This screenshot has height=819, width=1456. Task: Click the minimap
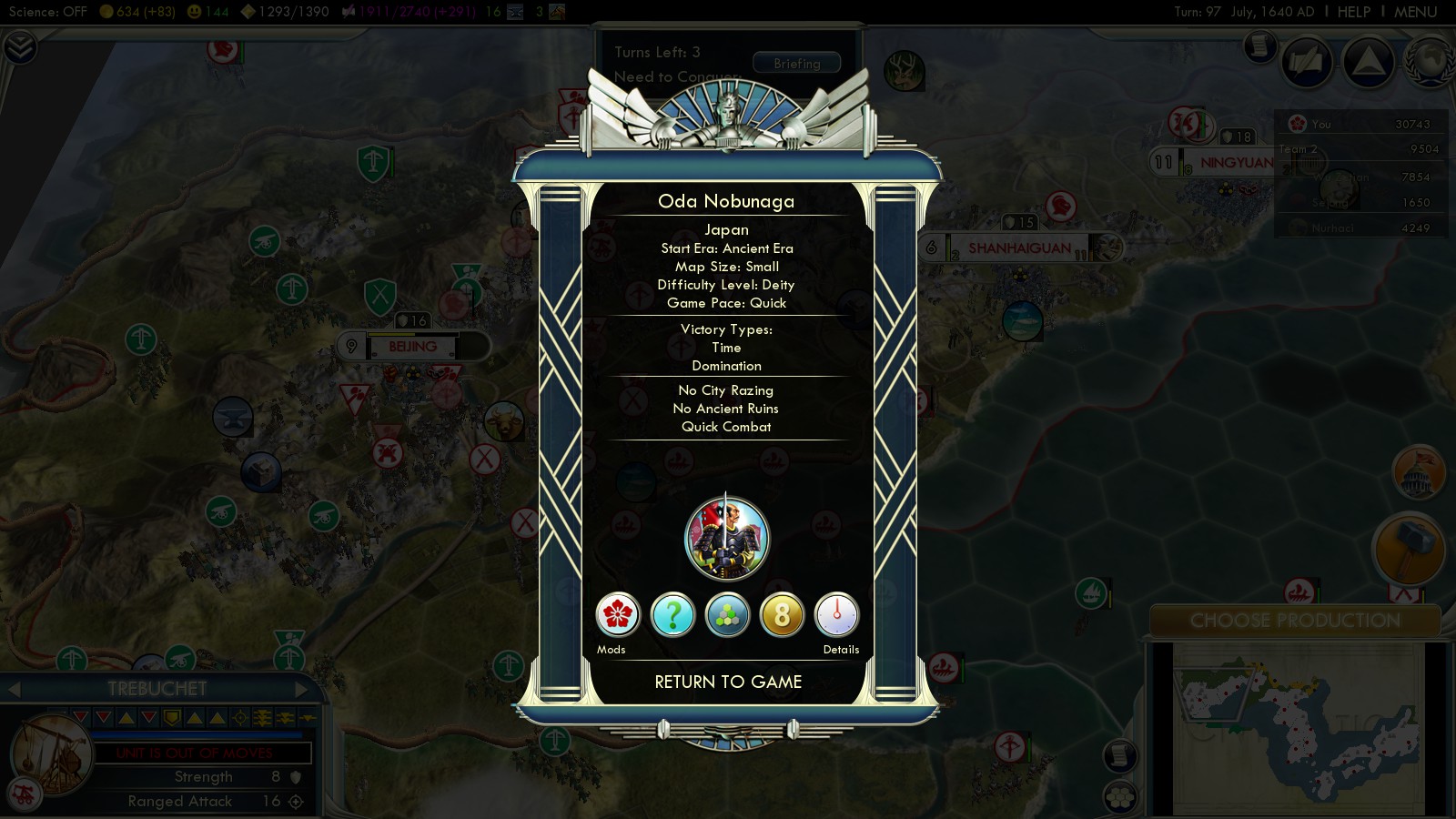click(x=1297, y=728)
